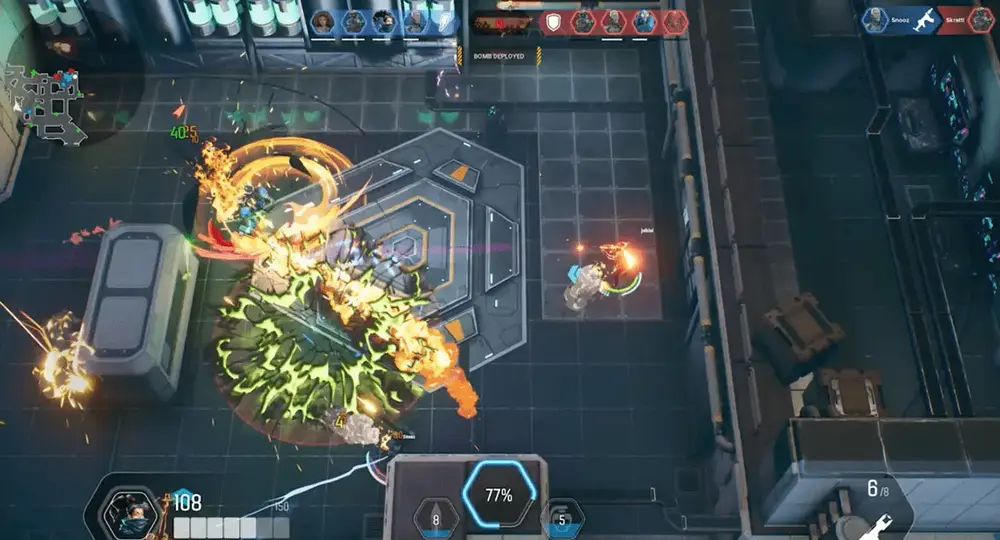Click Skratti's portrait in the kill feed
1000x540 pixels.
(x=981, y=21)
